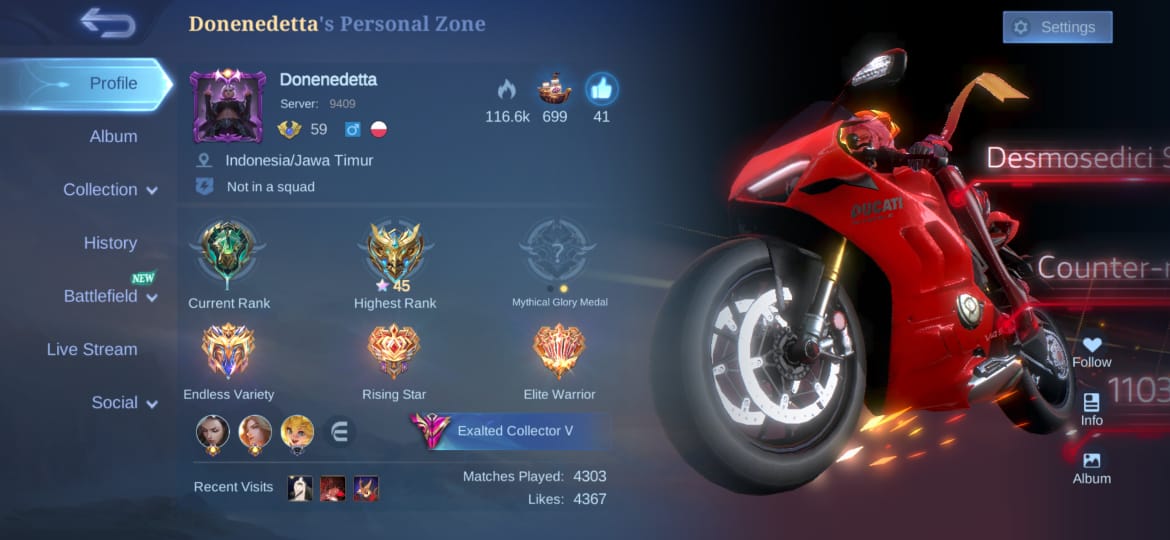
Task: Open the Live Stream tab
Action: point(92,349)
